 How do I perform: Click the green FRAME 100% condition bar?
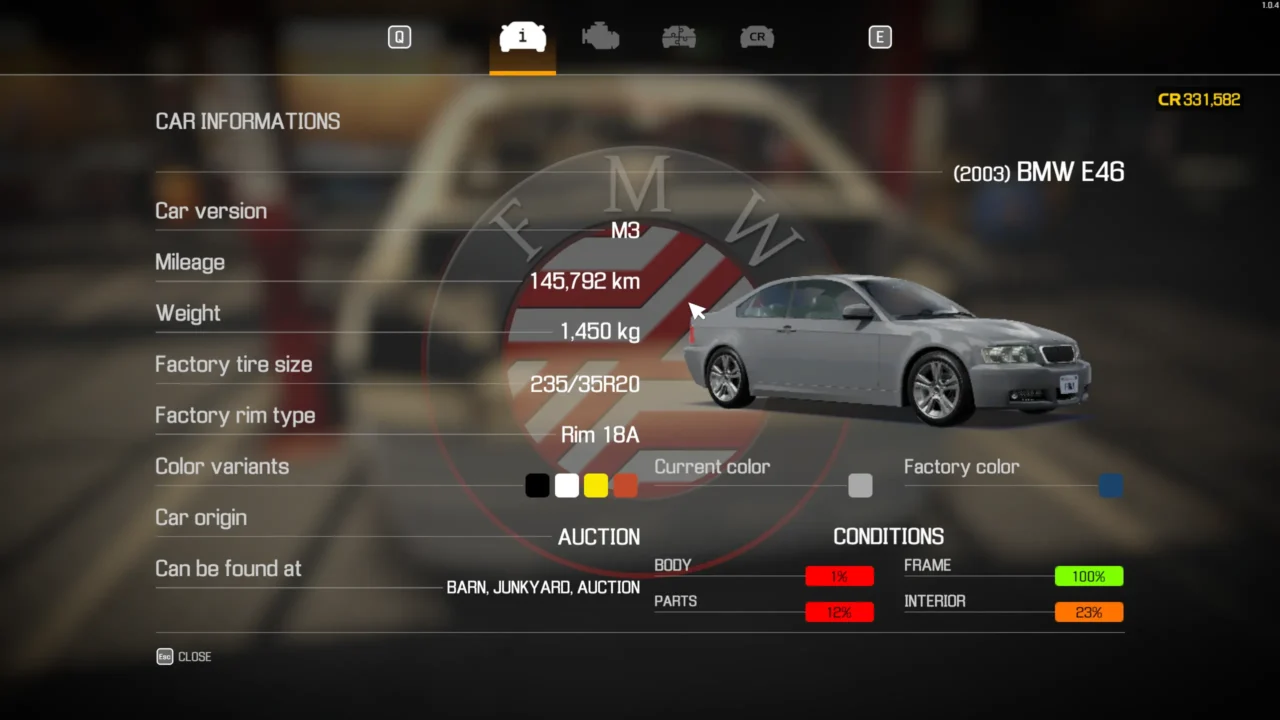(1089, 576)
